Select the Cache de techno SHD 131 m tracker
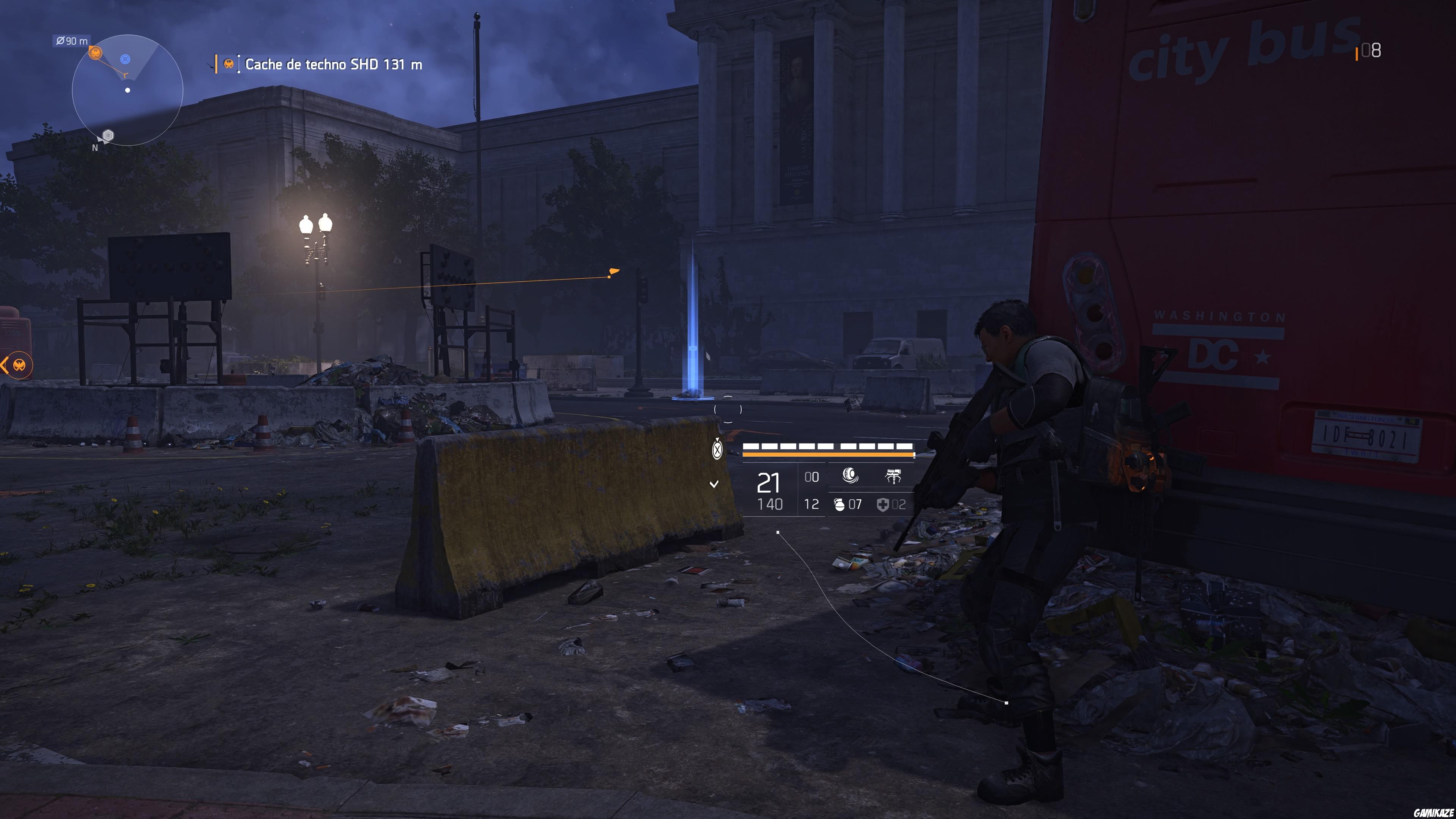The image size is (1456, 819). (x=334, y=64)
